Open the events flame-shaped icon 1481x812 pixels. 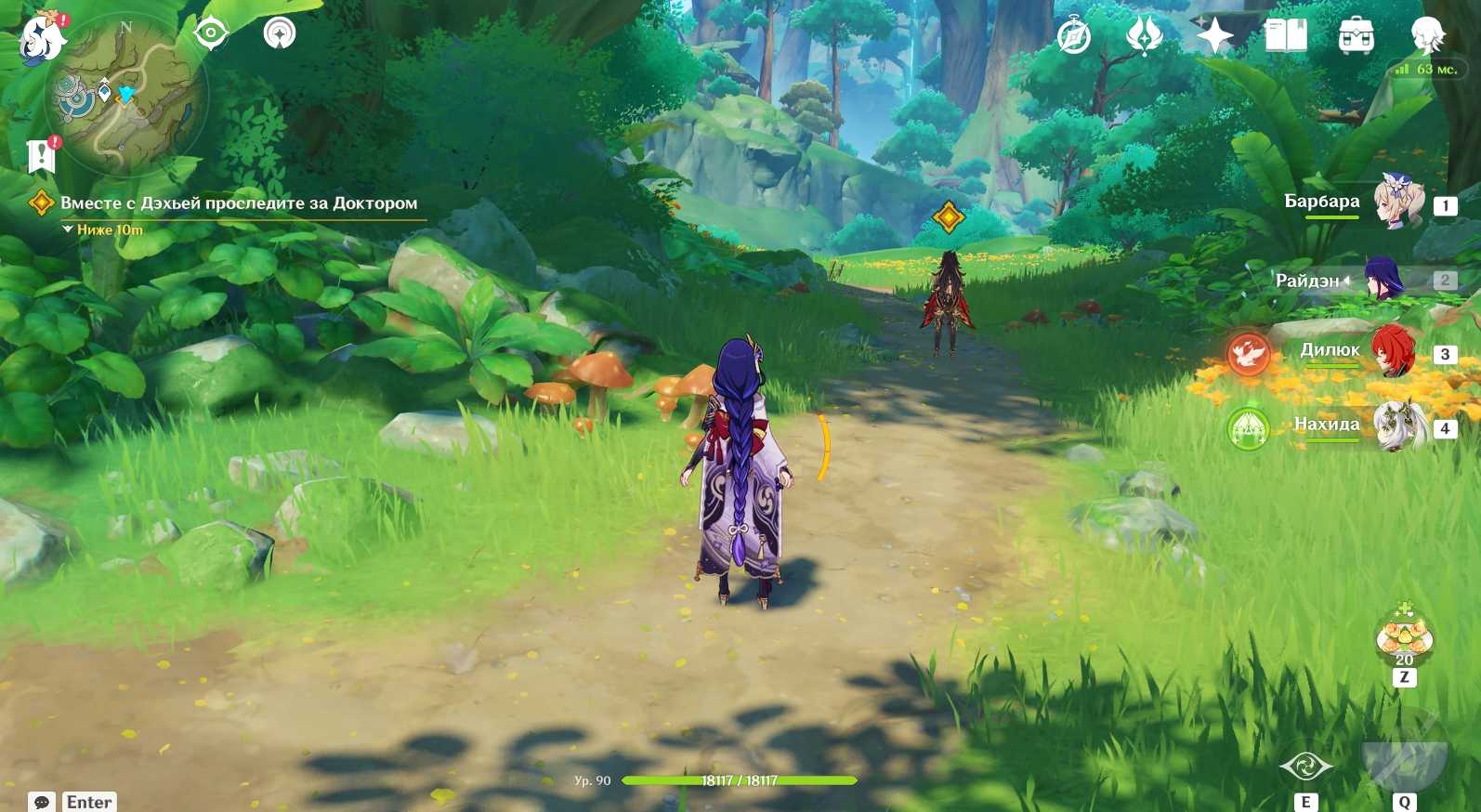pyautogui.click(x=1144, y=36)
